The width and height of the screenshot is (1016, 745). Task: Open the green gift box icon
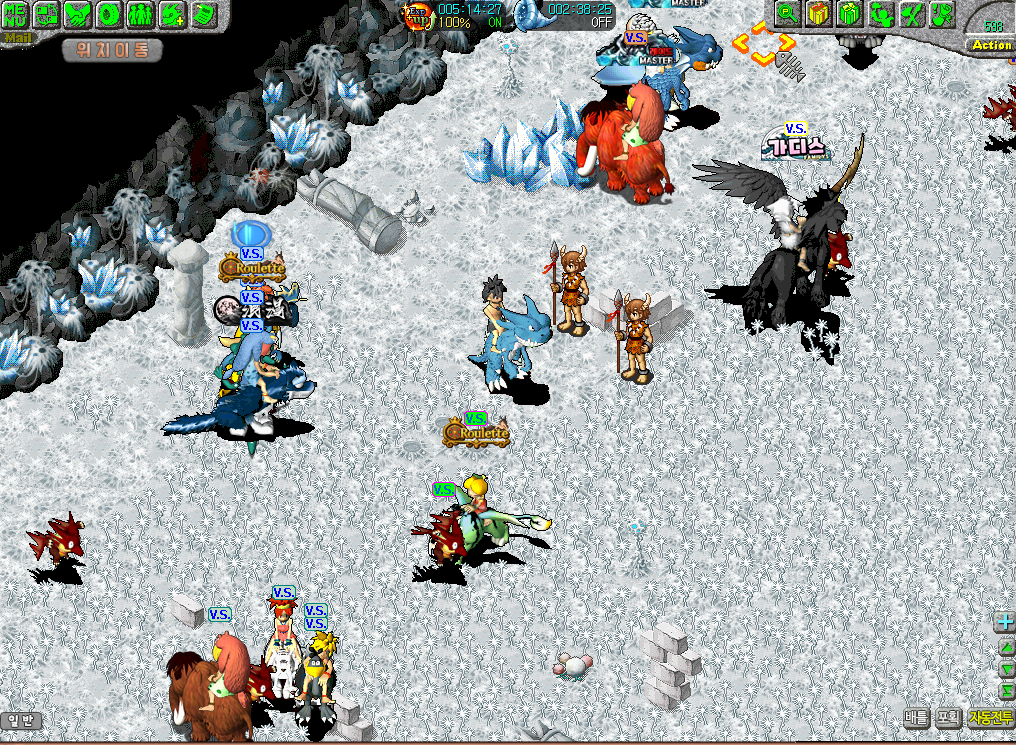(x=849, y=14)
